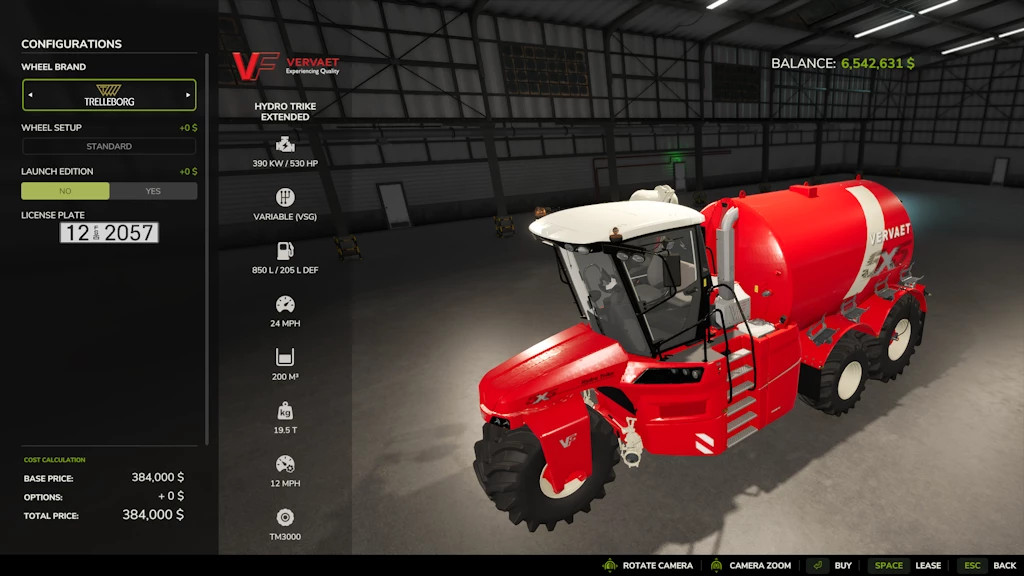Set Launch Edition to Yes
Image resolution: width=1024 pixels, height=576 pixels.
pos(153,191)
